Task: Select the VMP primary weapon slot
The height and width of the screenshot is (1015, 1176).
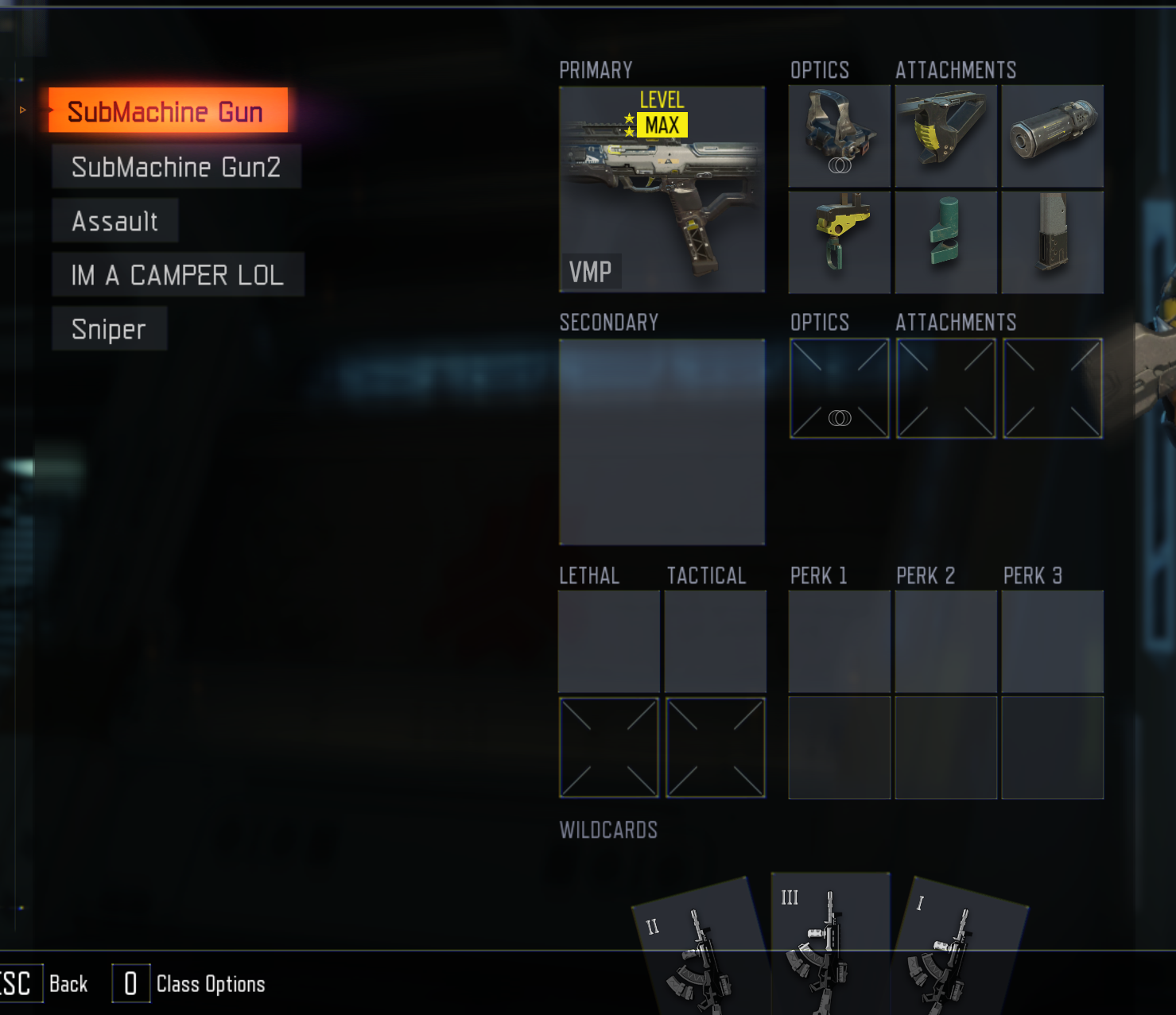Action: [x=662, y=189]
